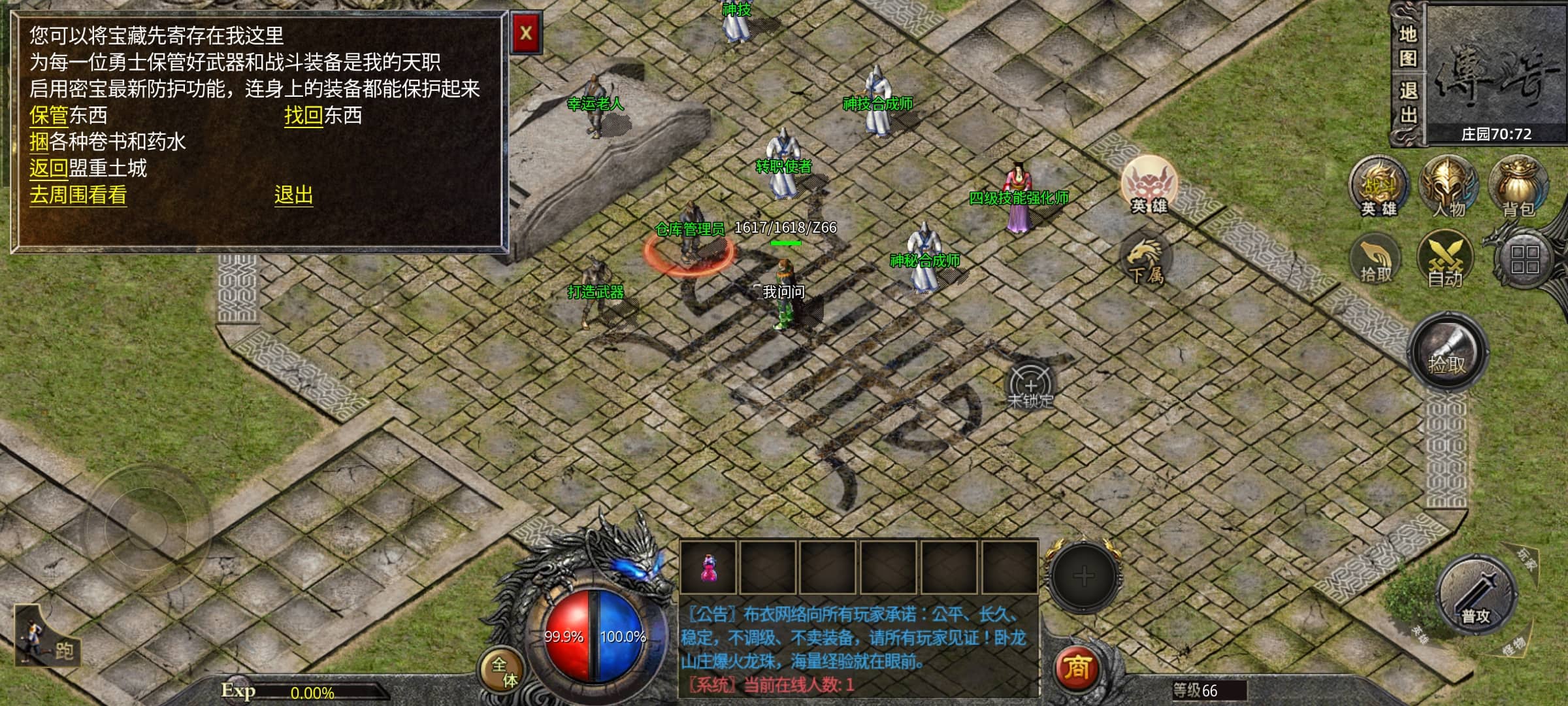Tap the 退出 button beside the minimap
This screenshot has width=1568, height=706.
point(1408,103)
